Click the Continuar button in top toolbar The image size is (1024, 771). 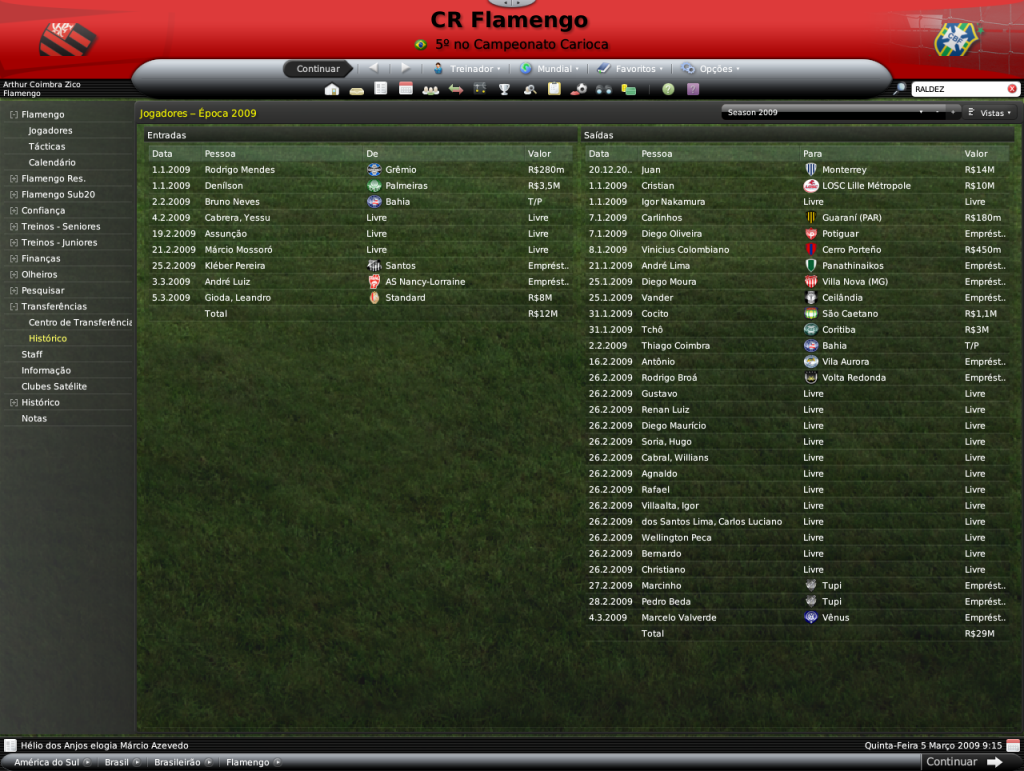pyautogui.click(x=318, y=69)
